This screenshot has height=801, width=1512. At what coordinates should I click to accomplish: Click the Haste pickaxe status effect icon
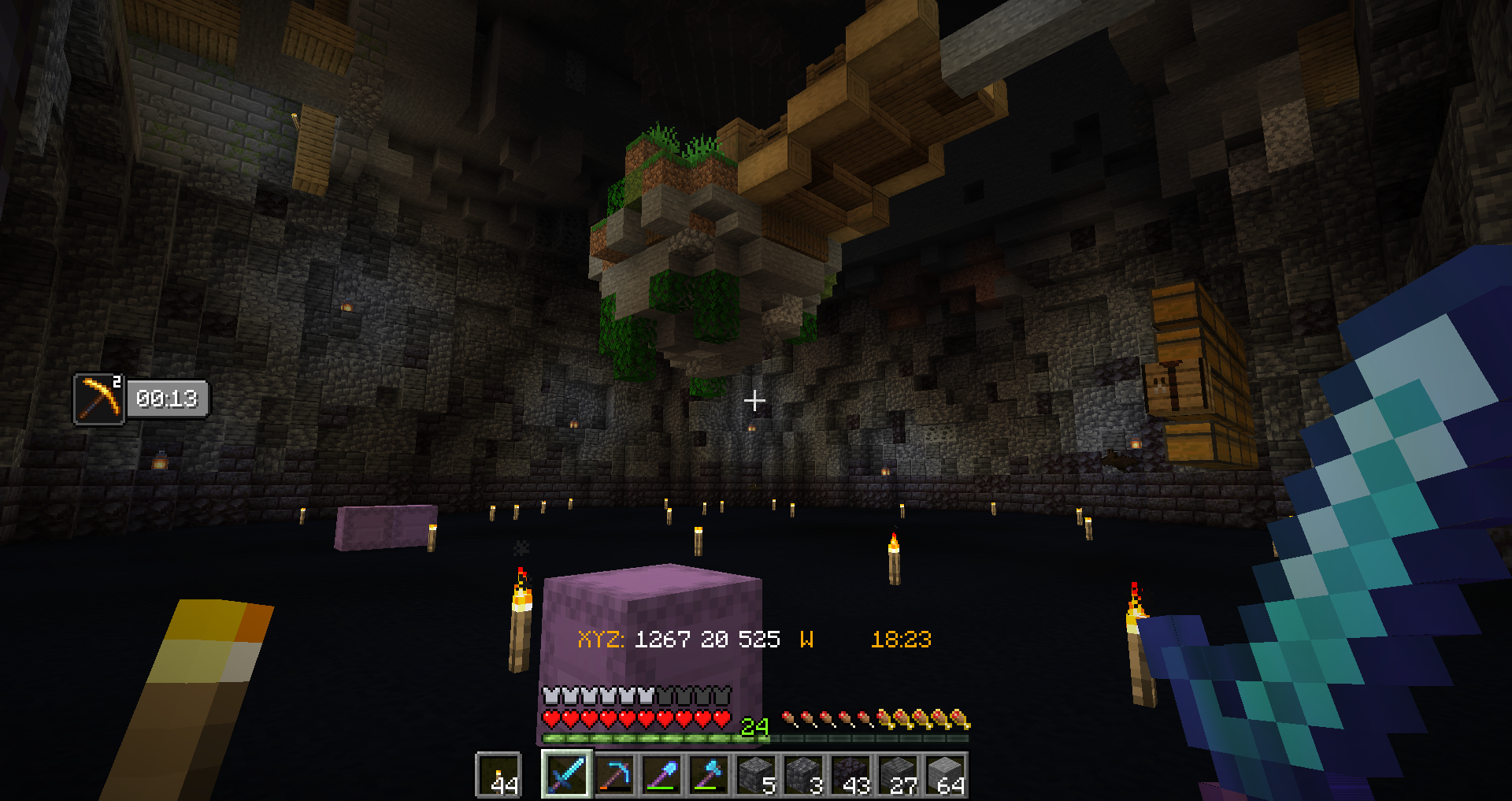[x=99, y=399]
